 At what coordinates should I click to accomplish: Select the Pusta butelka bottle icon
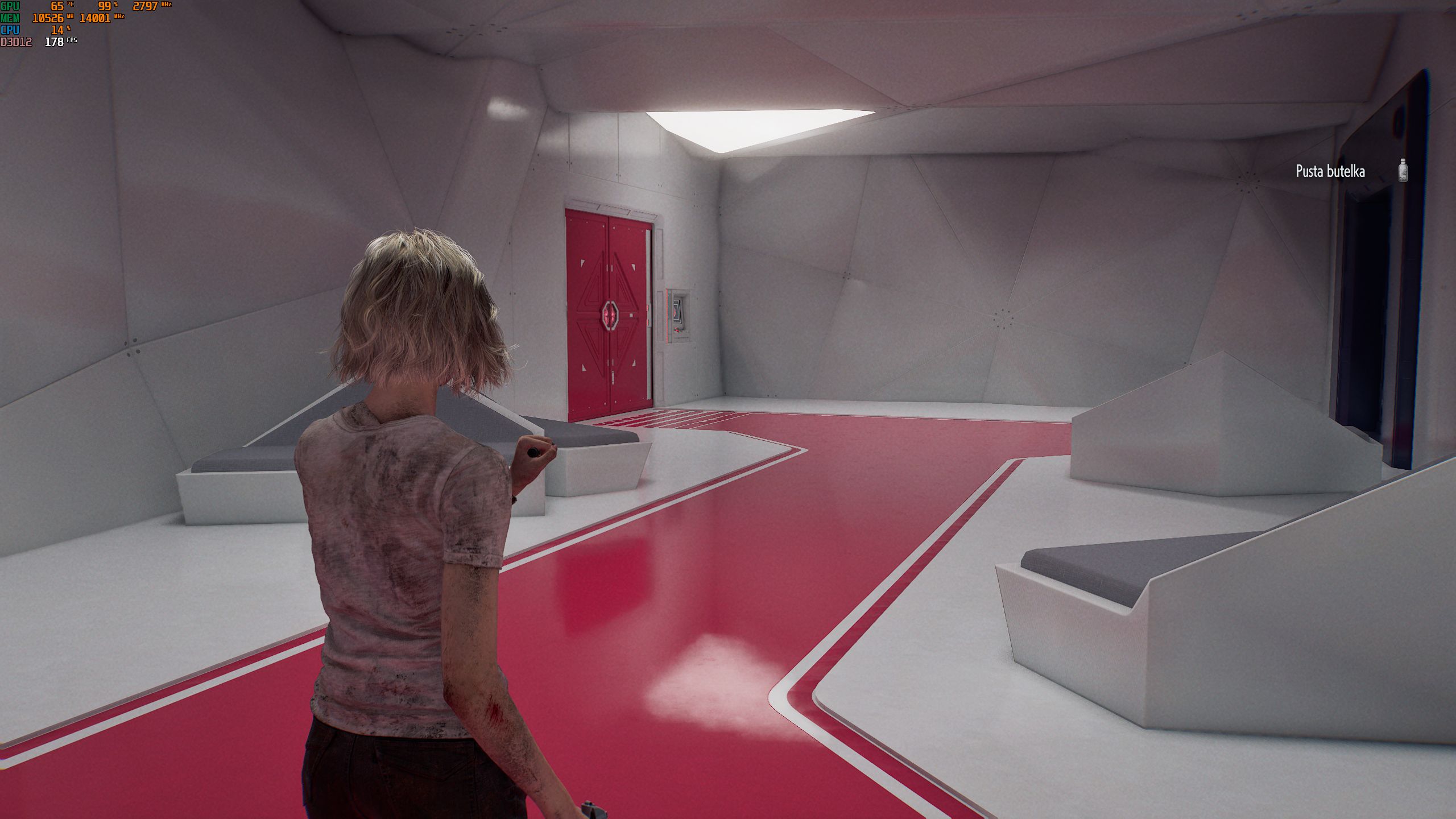pyautogui.click(x=1403, y=171)
